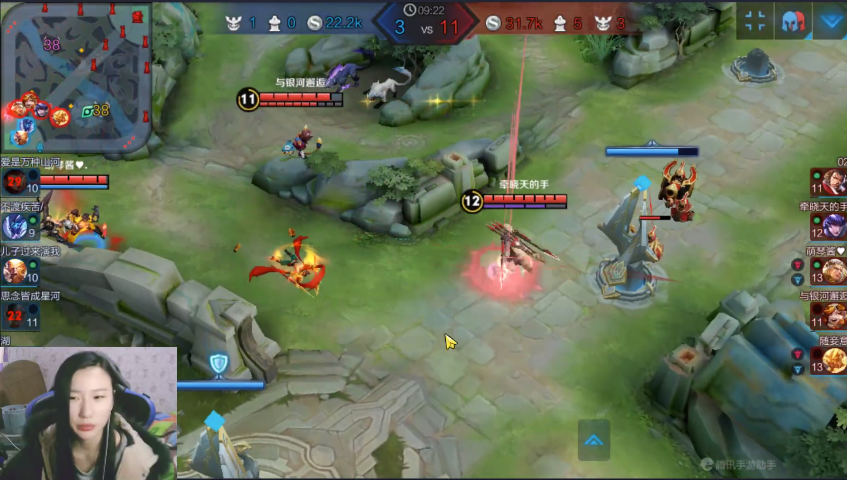The height and width of the screenshot is (480, 847).
Task: Select player 思念皆成星河's portrait
Action: [14, 316]
